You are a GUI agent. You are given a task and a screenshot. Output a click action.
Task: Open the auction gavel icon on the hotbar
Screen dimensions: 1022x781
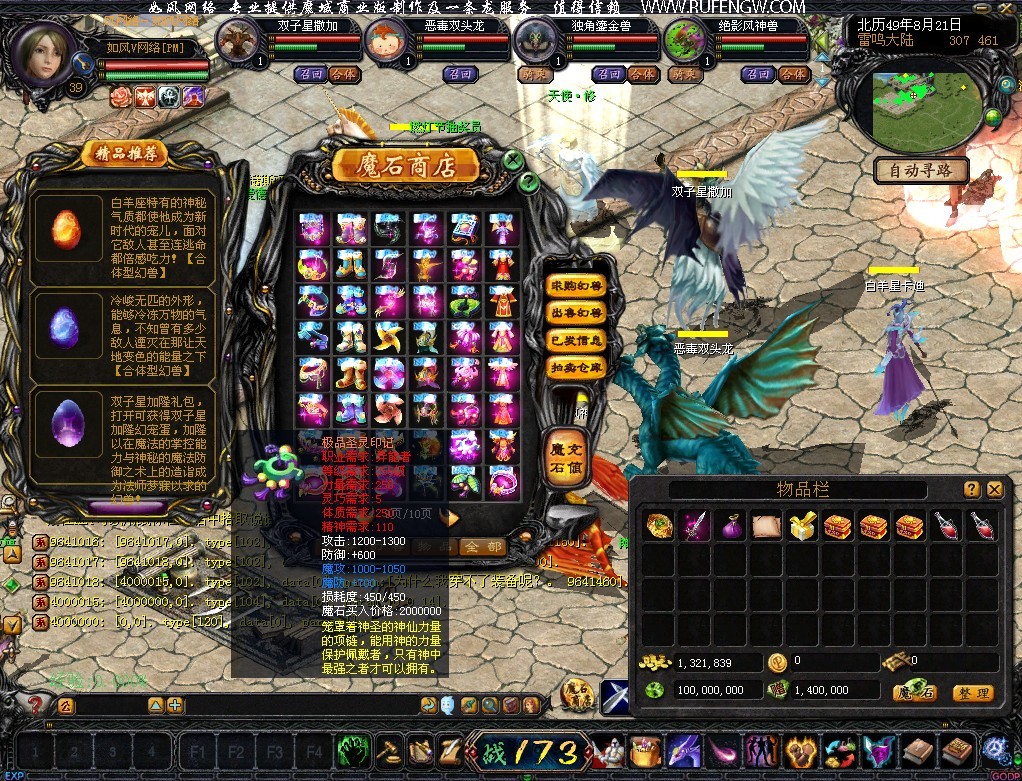(386, 750)
